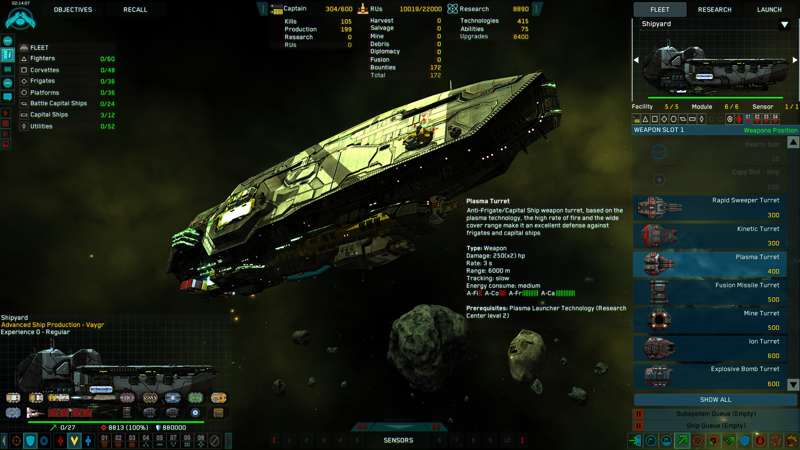The image size is (800, 450).
Task: Open the Shipyard dropdown arrow
Action: [784, 25]
